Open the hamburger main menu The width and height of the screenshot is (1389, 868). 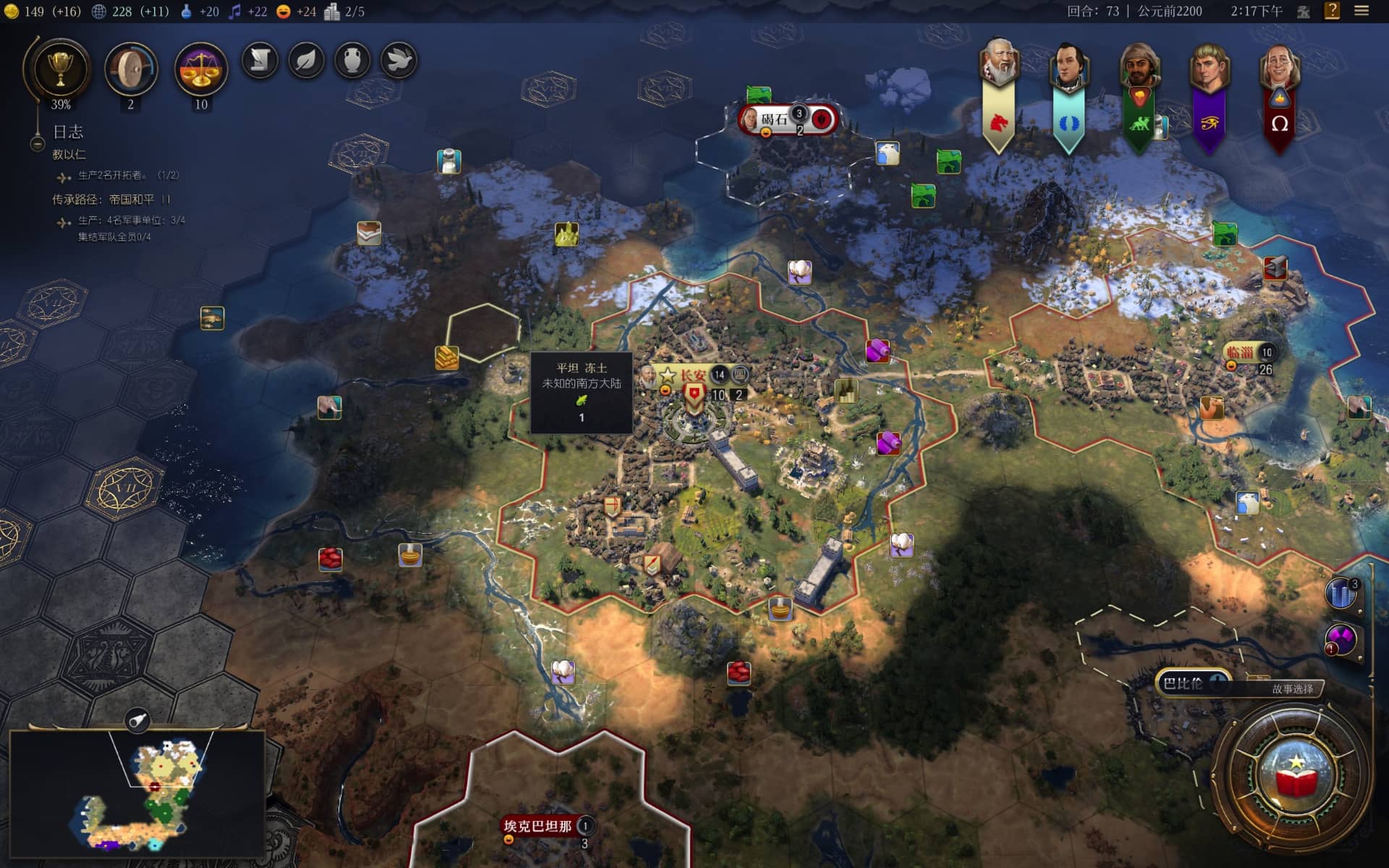point(1362,11)
